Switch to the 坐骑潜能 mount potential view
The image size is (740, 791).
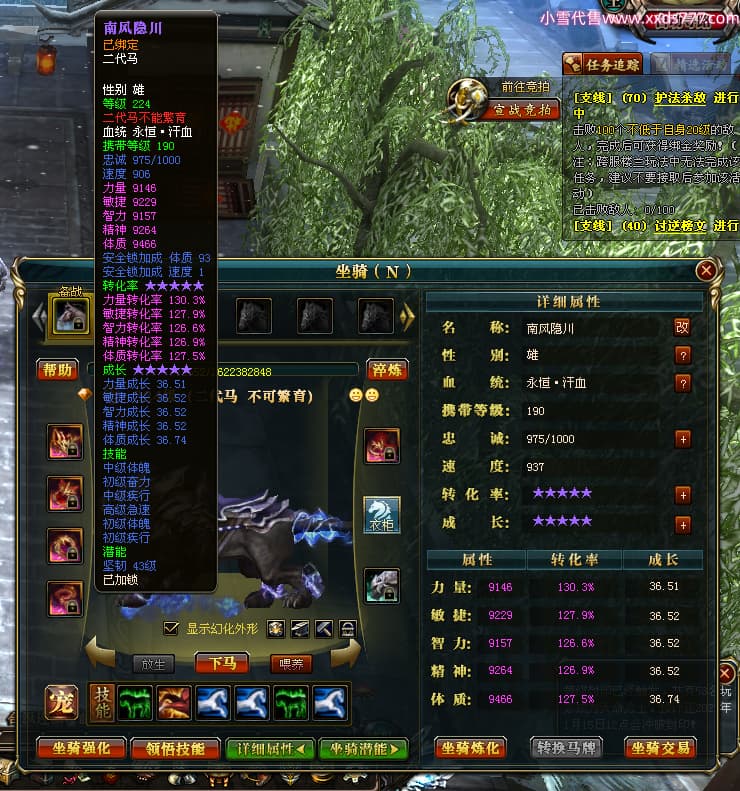[x=364, y=748]
